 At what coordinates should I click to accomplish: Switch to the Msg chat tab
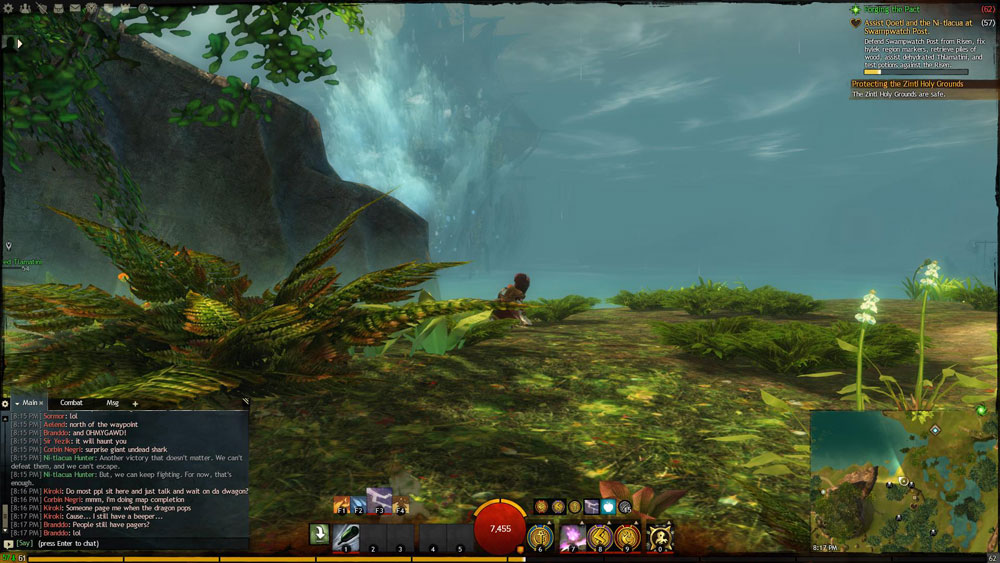coord(111,403)
